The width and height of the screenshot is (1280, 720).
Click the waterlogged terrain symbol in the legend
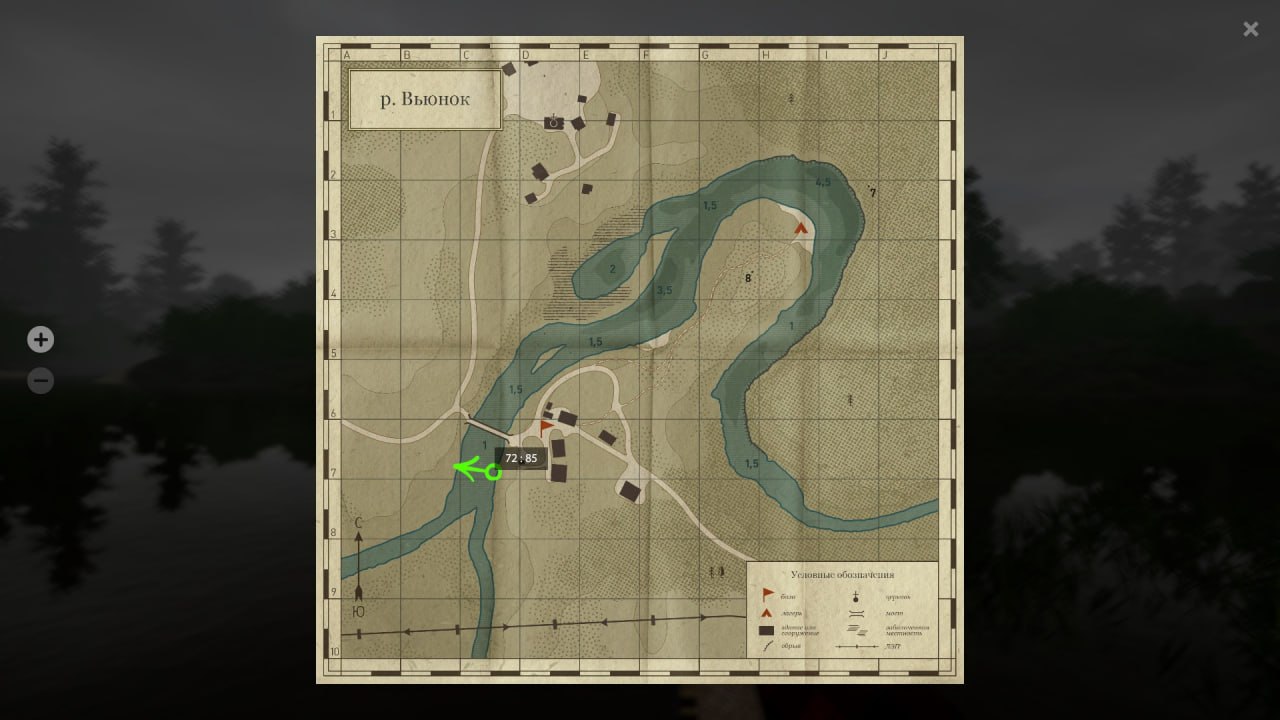coord(855,630)
